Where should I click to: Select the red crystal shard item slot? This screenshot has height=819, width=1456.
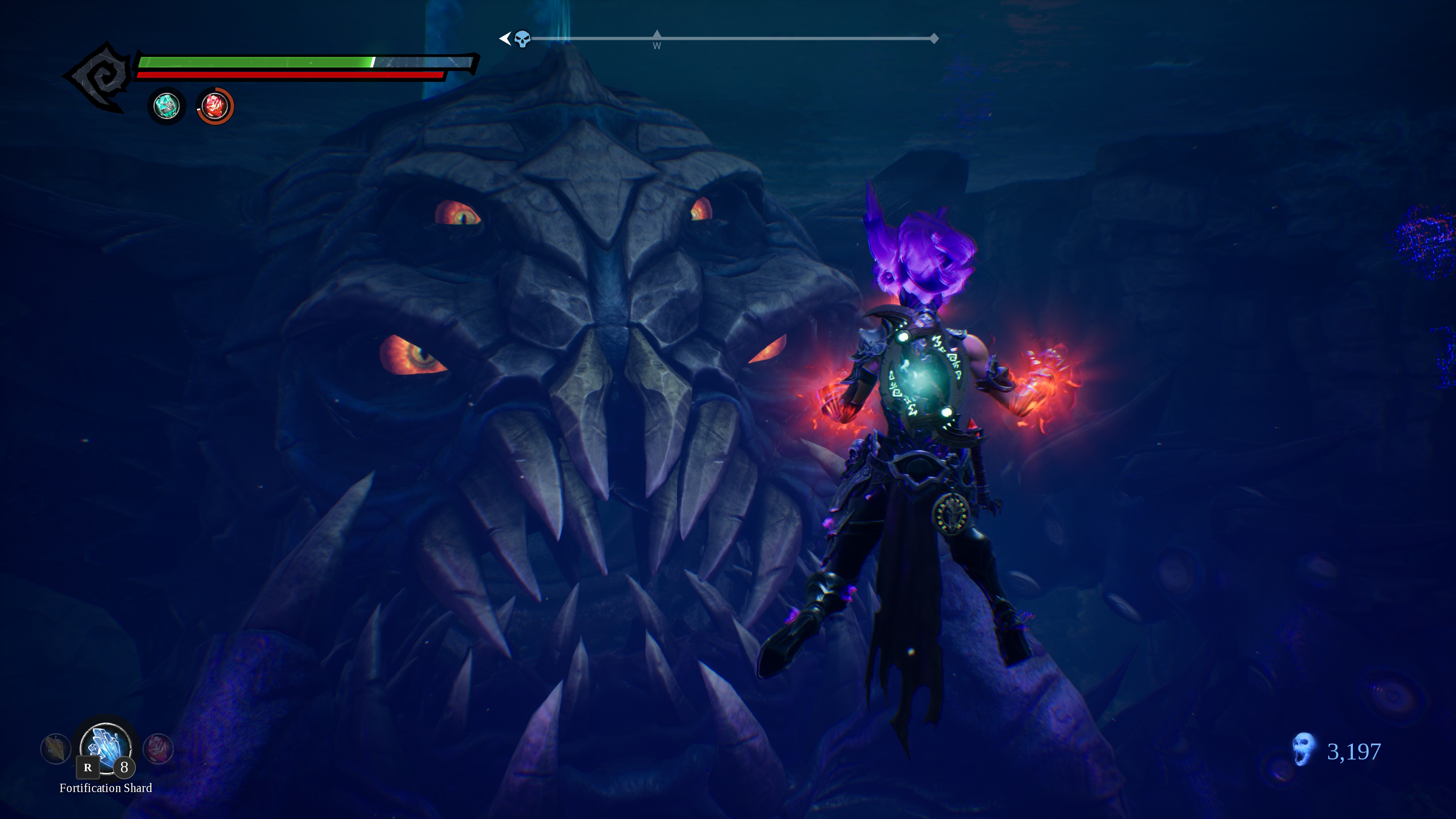[158, 748]
